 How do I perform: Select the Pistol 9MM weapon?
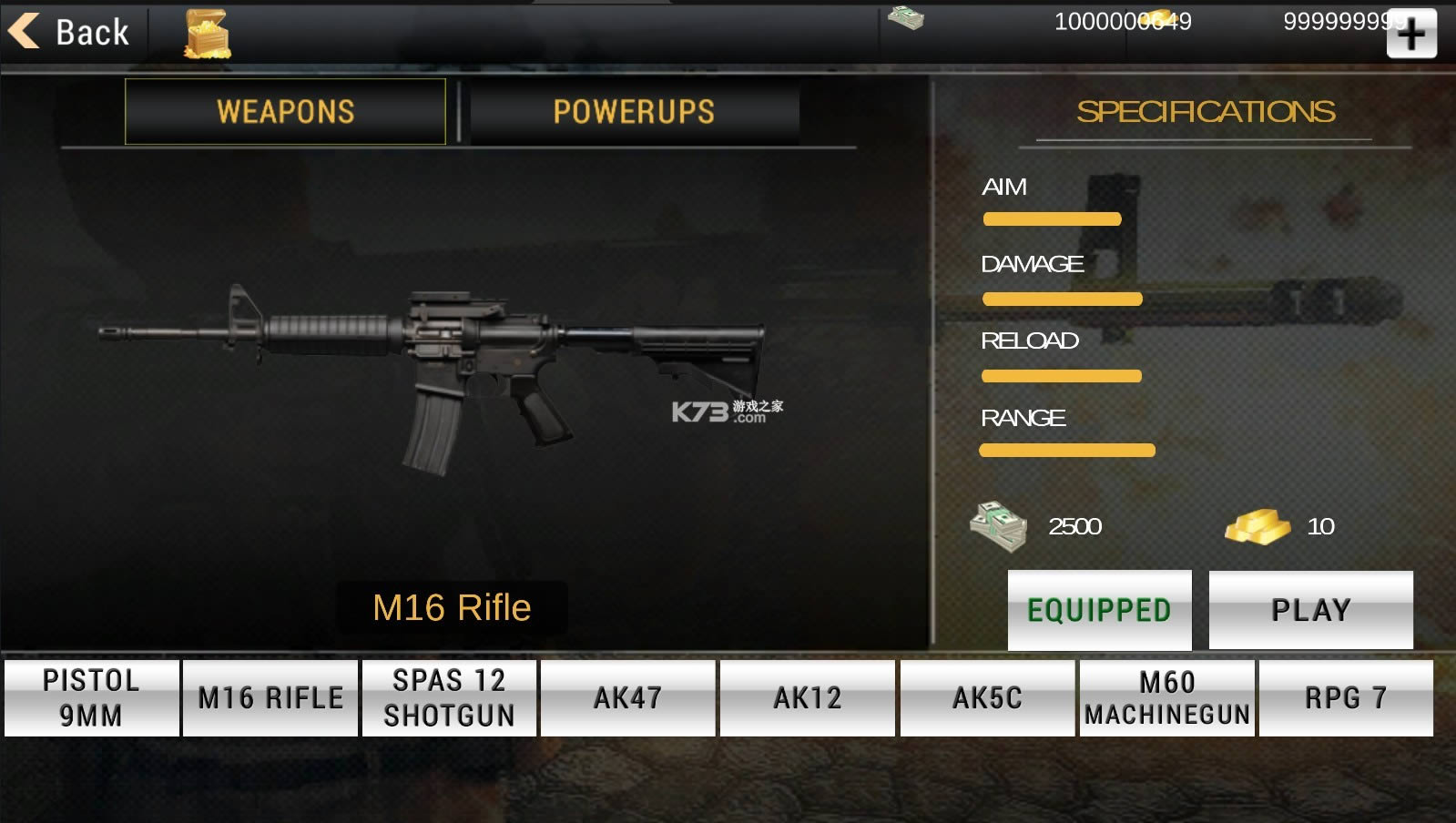tap(91, 697)
